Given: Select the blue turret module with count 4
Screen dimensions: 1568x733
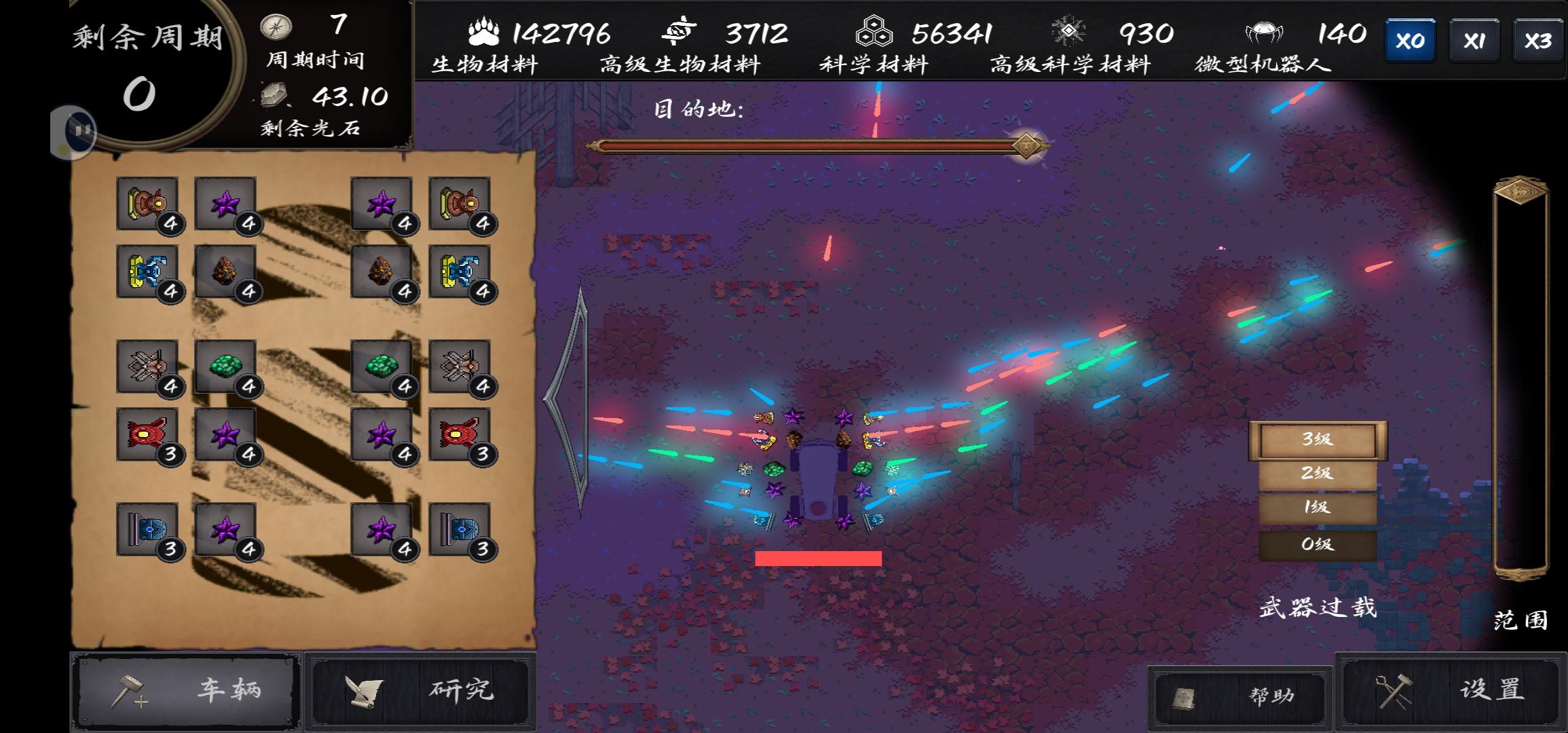Looking at the screenshot, I should point(148,275).
